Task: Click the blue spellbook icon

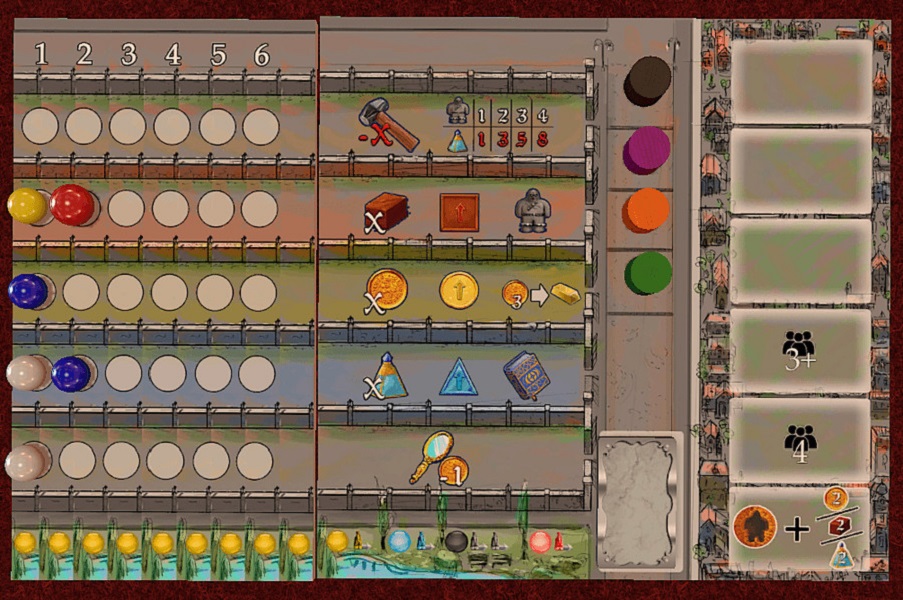Action: (x=526, y=376)
